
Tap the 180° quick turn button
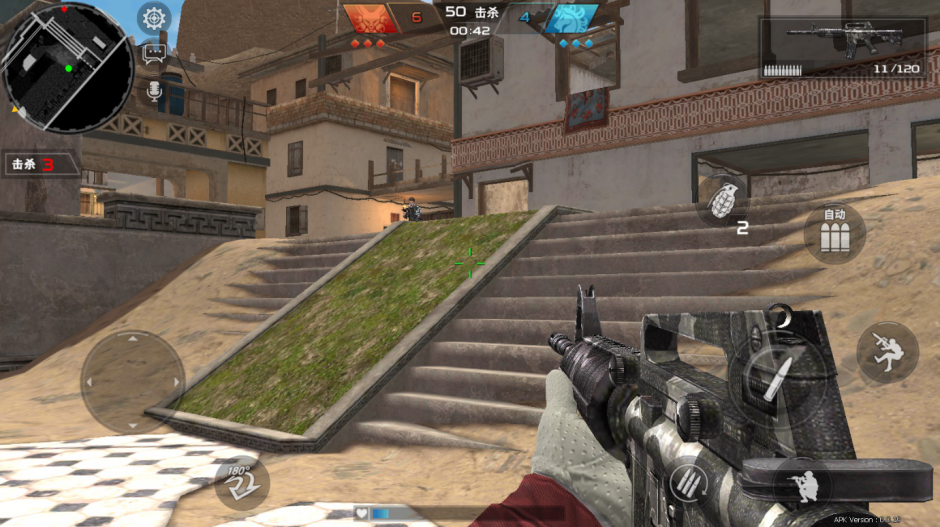[241, 482]
